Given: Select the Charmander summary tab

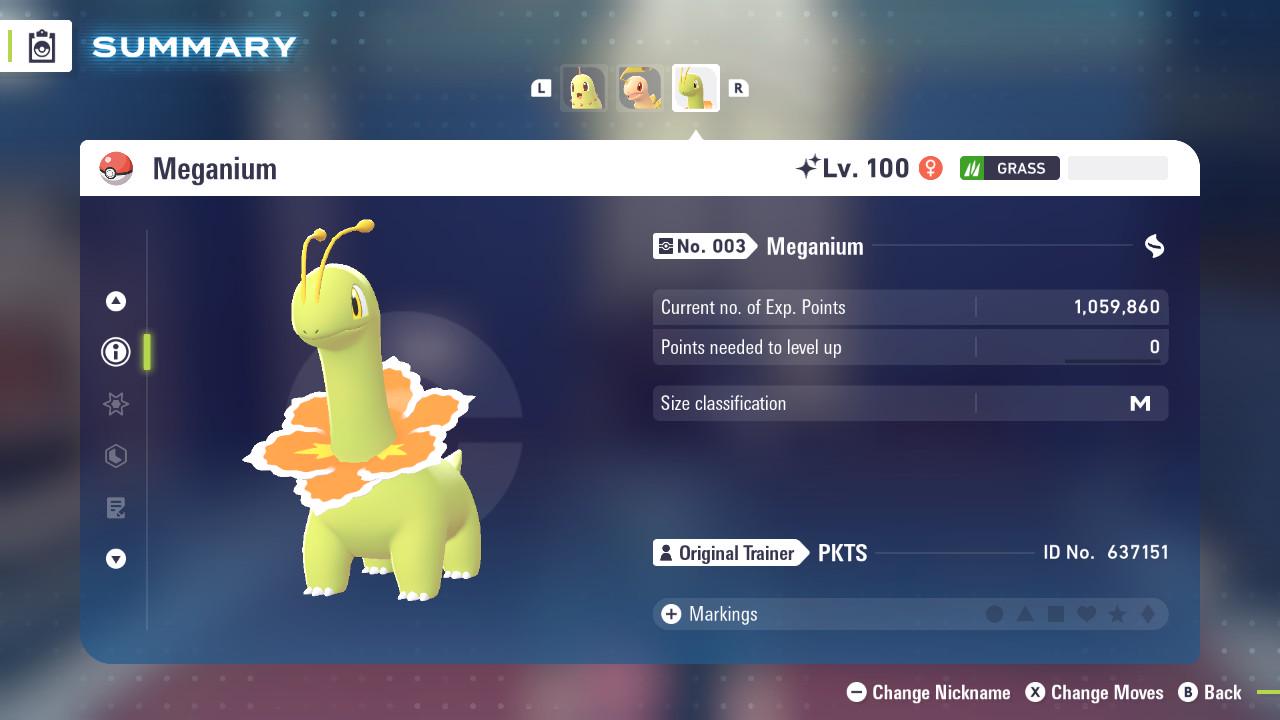Looking at the screenshot, I should [640, 87].
